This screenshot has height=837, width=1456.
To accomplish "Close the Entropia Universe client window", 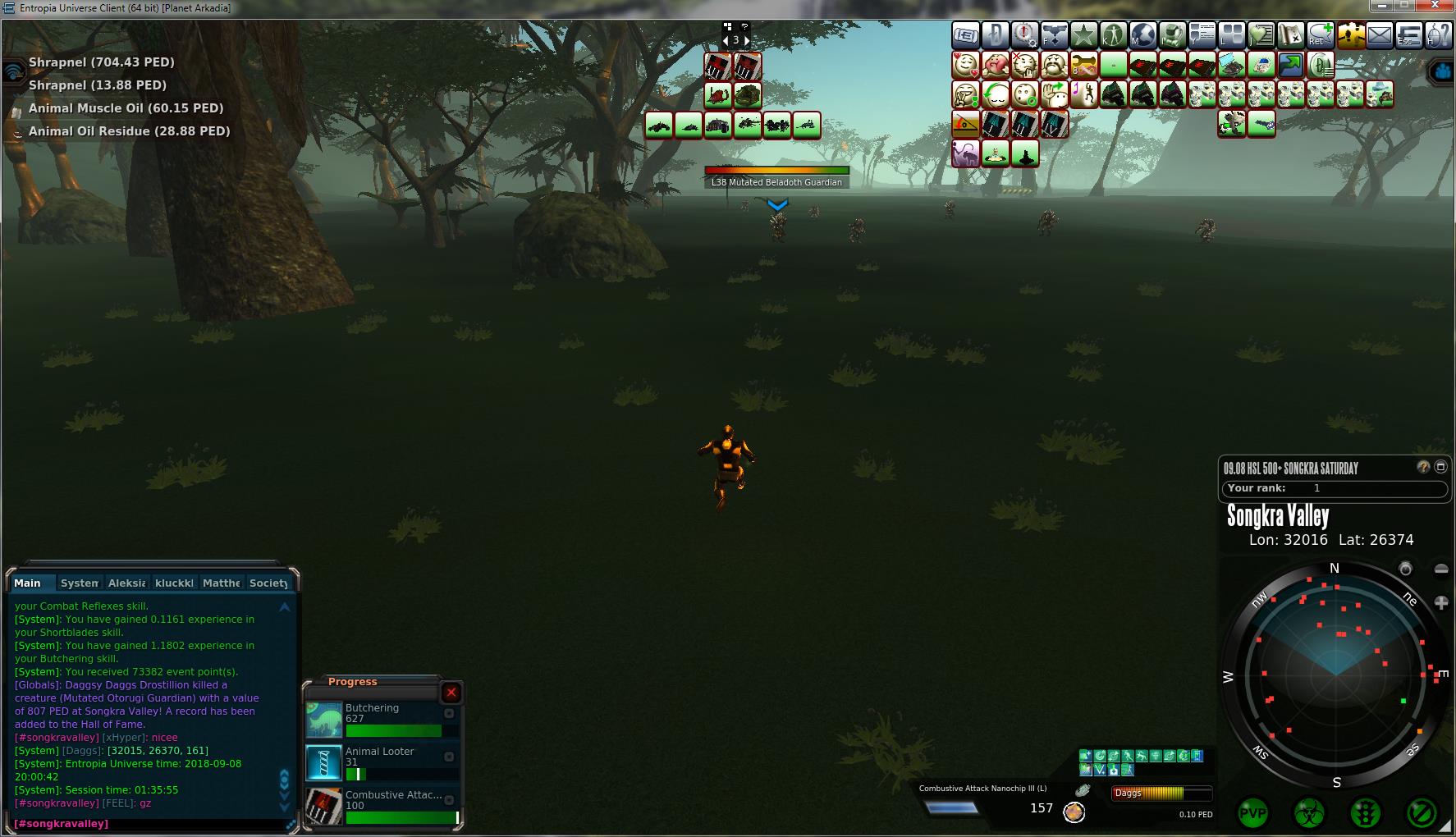I will pos(1437,7).
